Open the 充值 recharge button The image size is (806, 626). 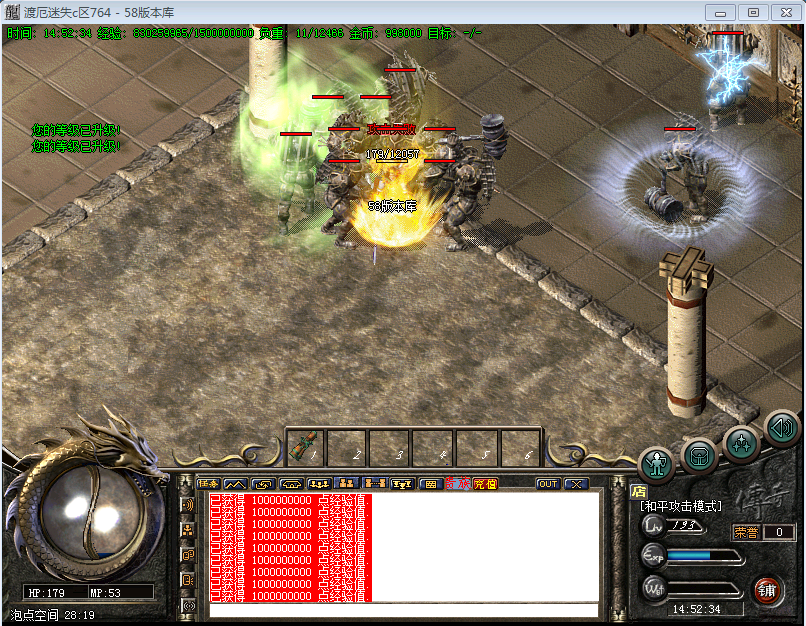pyautogui.click(x=485, y=484)
